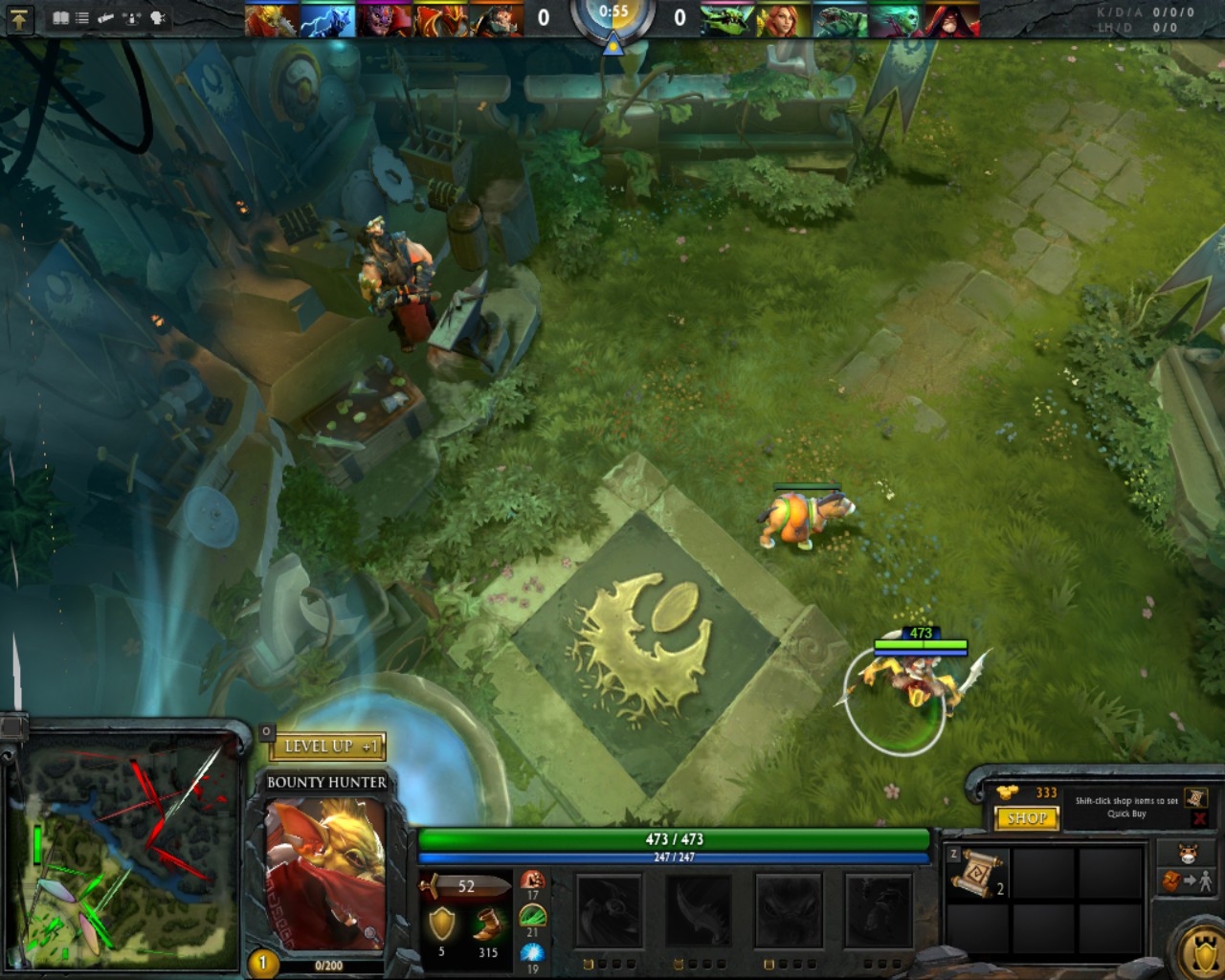
Task: Click the Quick Buy scroll item icon
Action: point(1195,797)
